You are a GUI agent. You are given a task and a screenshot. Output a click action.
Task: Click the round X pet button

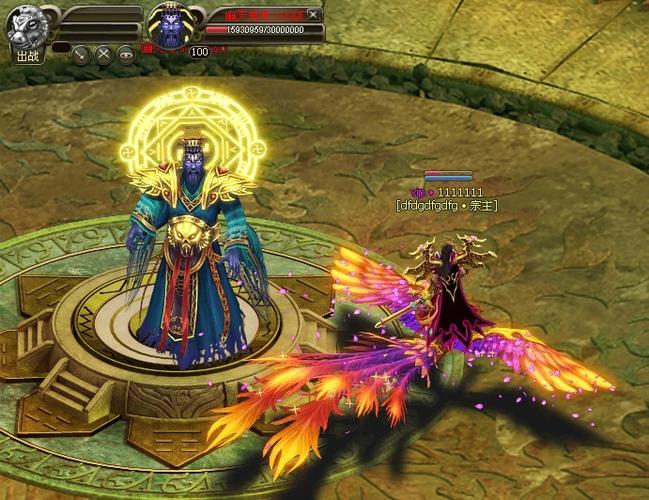103,54
